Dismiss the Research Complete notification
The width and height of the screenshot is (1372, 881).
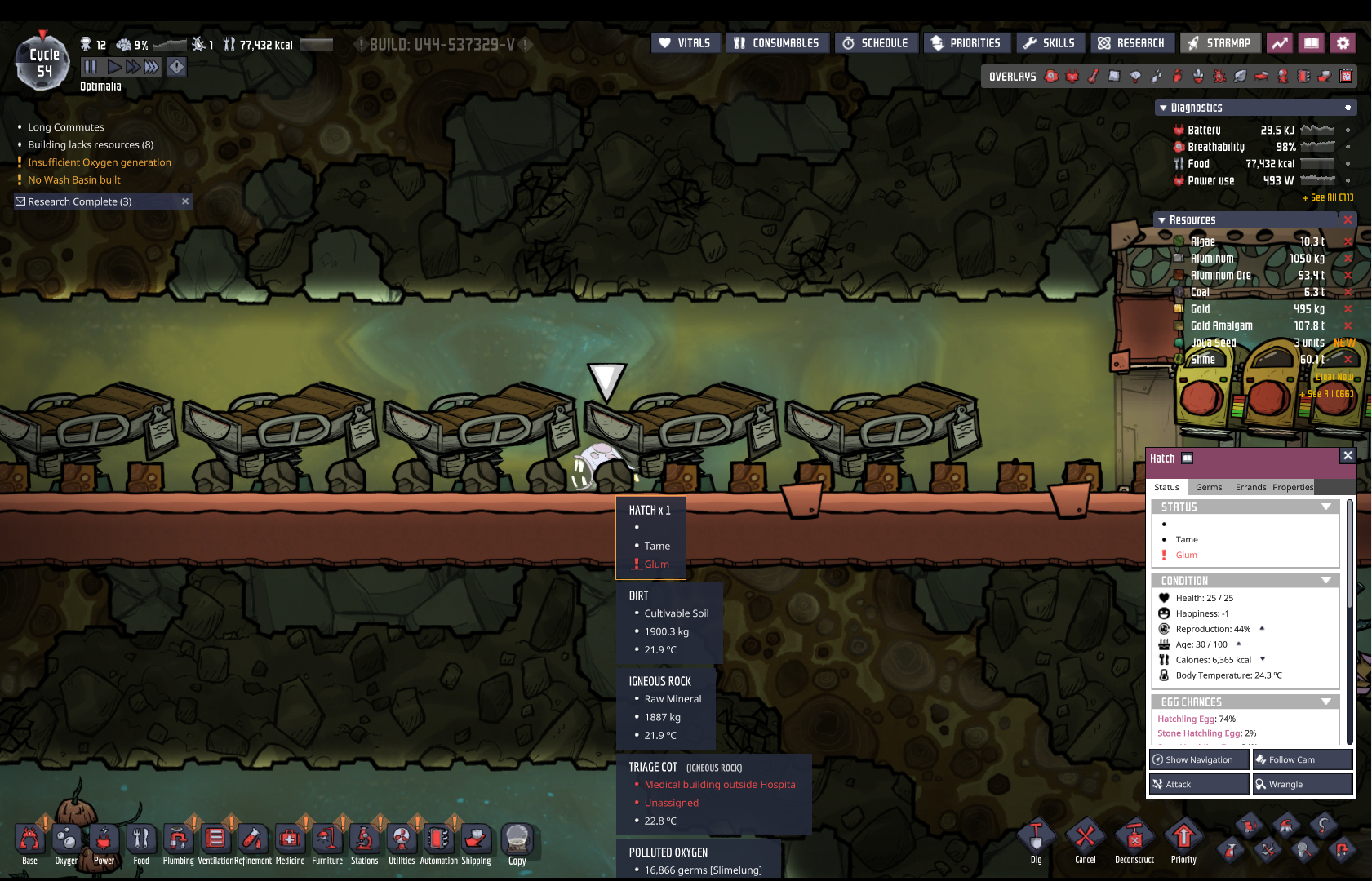185,201
